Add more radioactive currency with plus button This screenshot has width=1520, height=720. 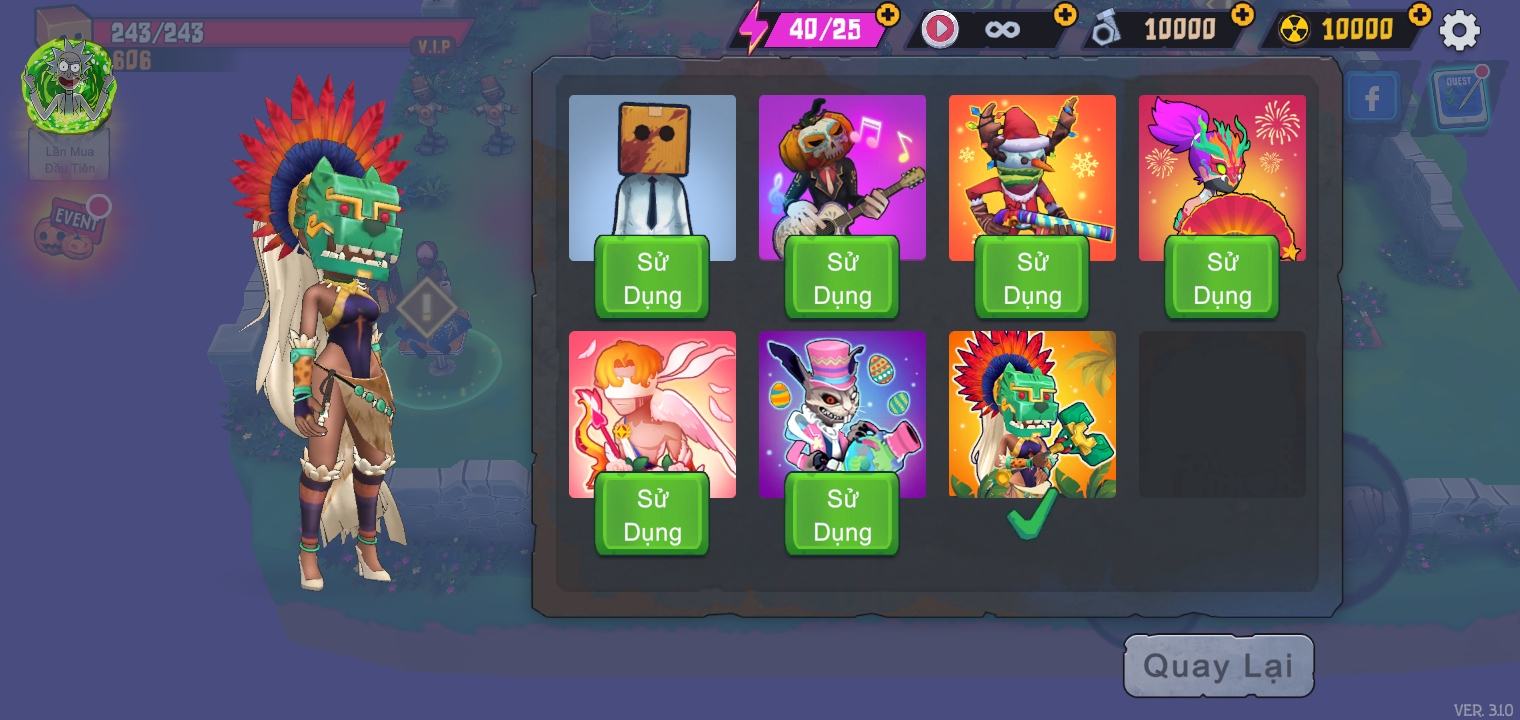pos(1419,14)
